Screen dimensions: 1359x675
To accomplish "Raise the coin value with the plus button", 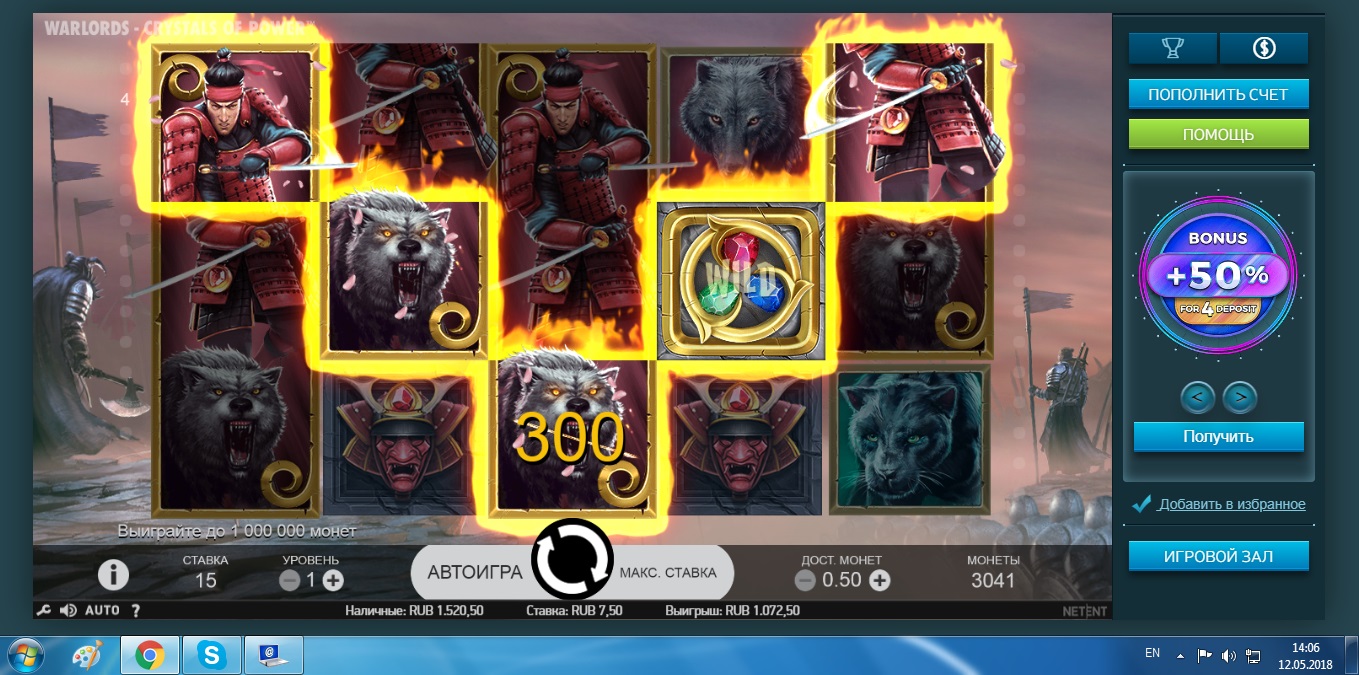I will [879, 580].
